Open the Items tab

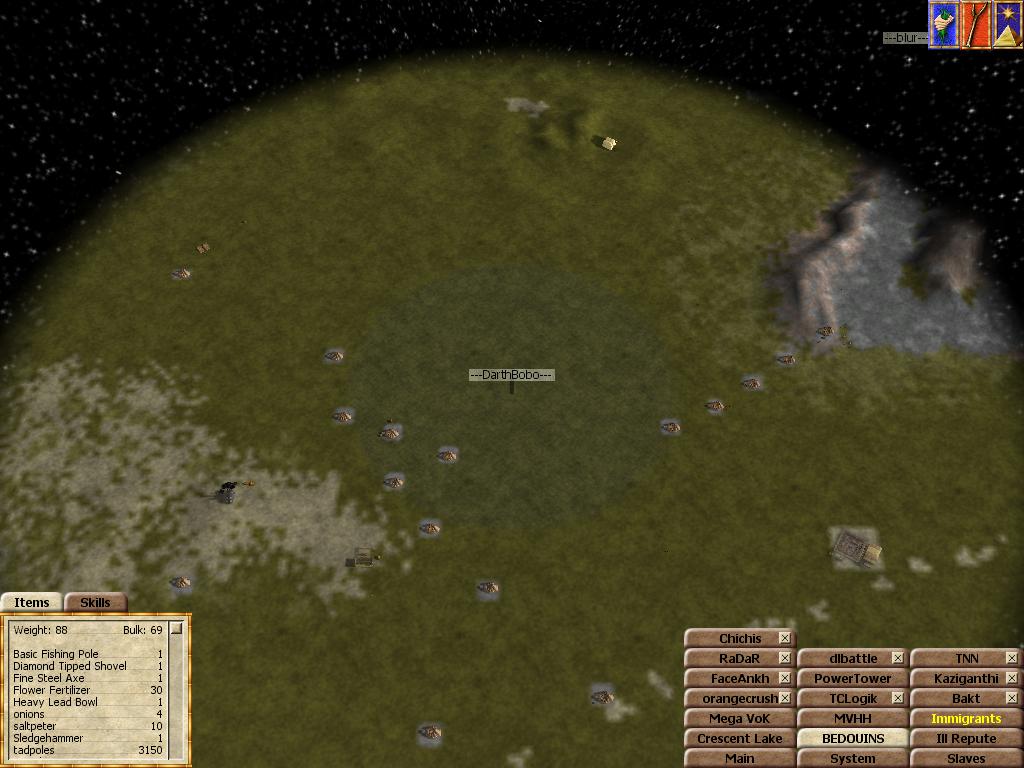point(31,602)
